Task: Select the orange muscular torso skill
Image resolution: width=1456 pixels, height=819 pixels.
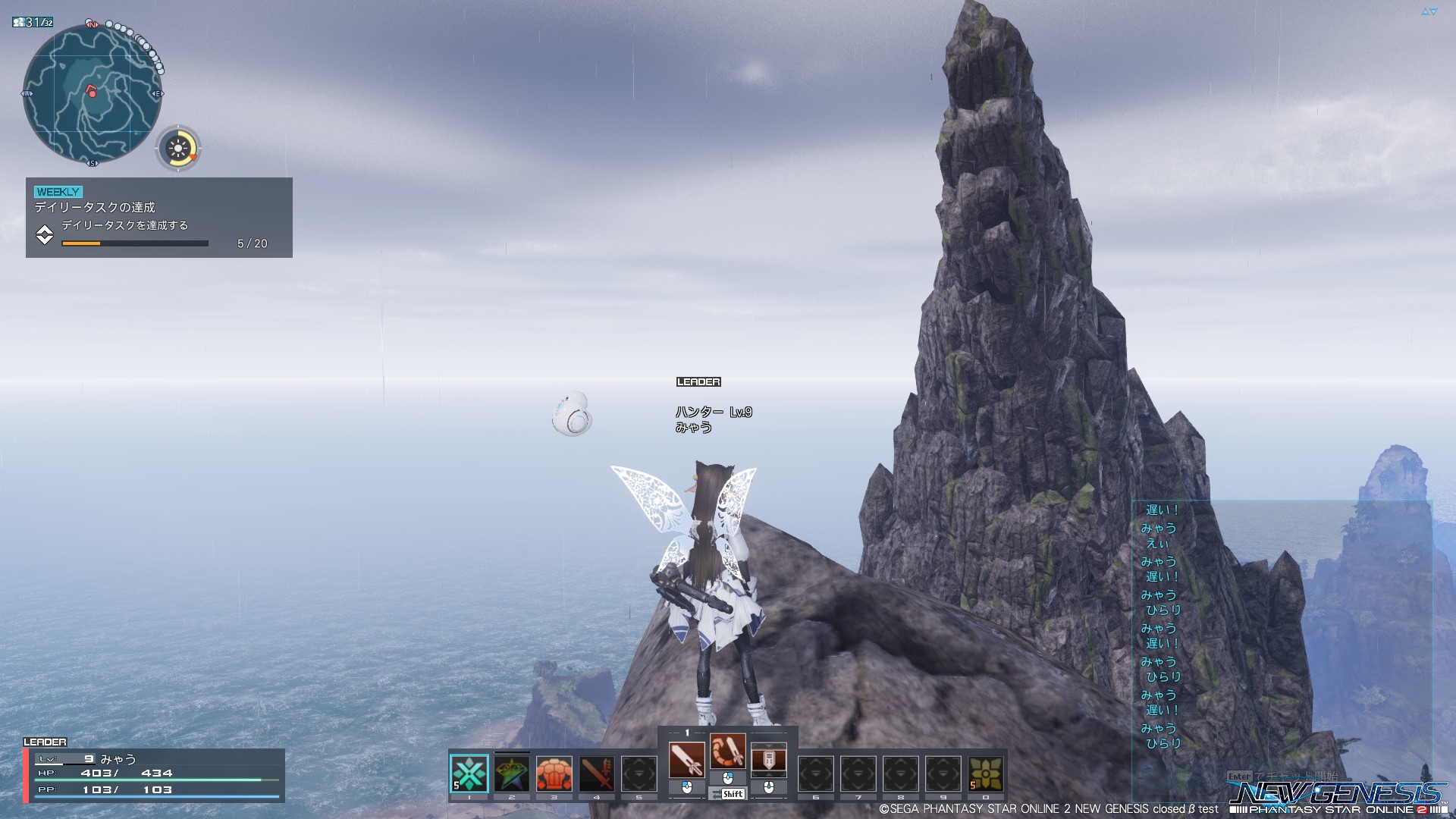Action: [554, 773]
